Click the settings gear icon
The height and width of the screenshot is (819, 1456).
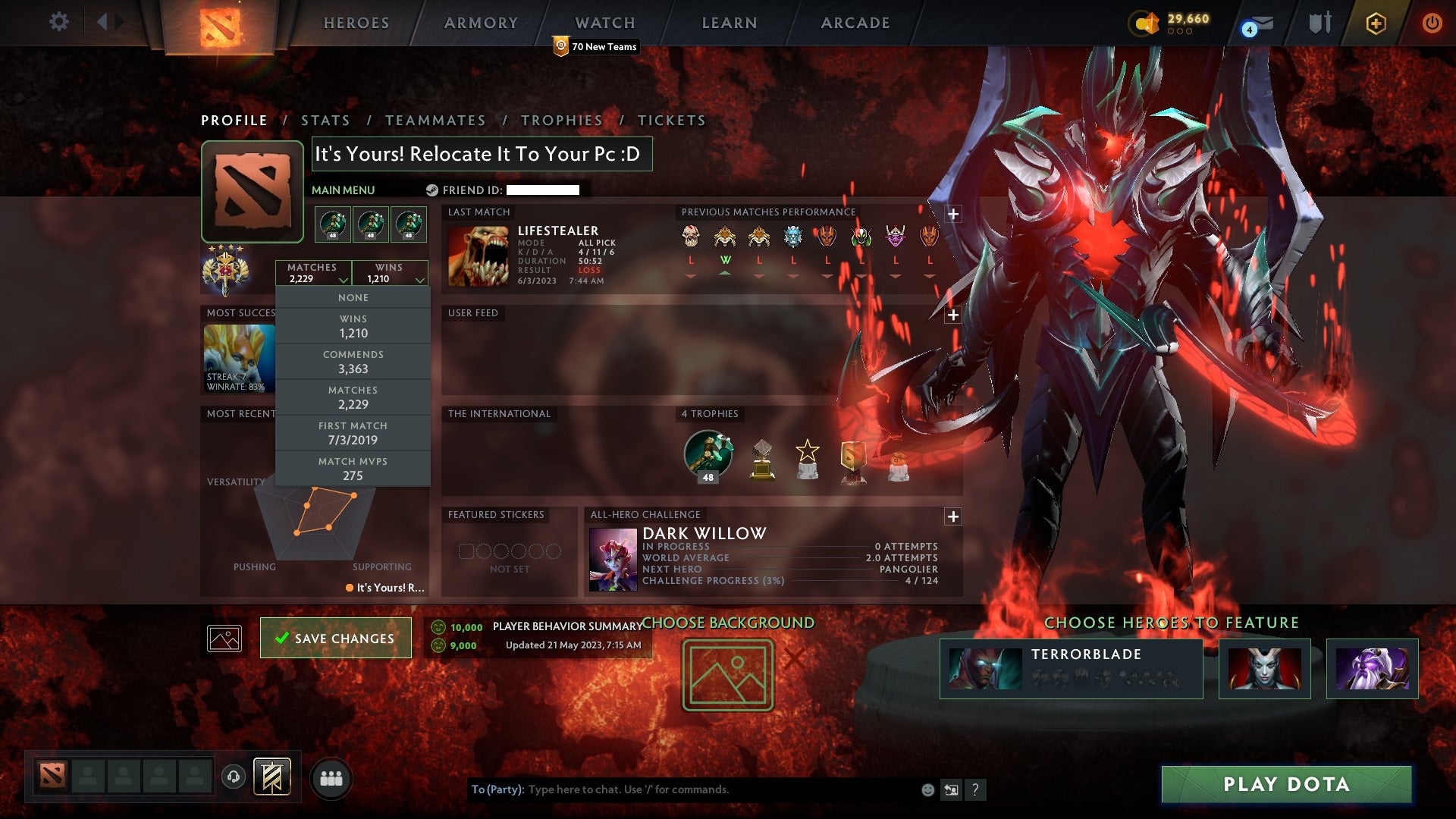pyautogui.click(x=59, y=22)
